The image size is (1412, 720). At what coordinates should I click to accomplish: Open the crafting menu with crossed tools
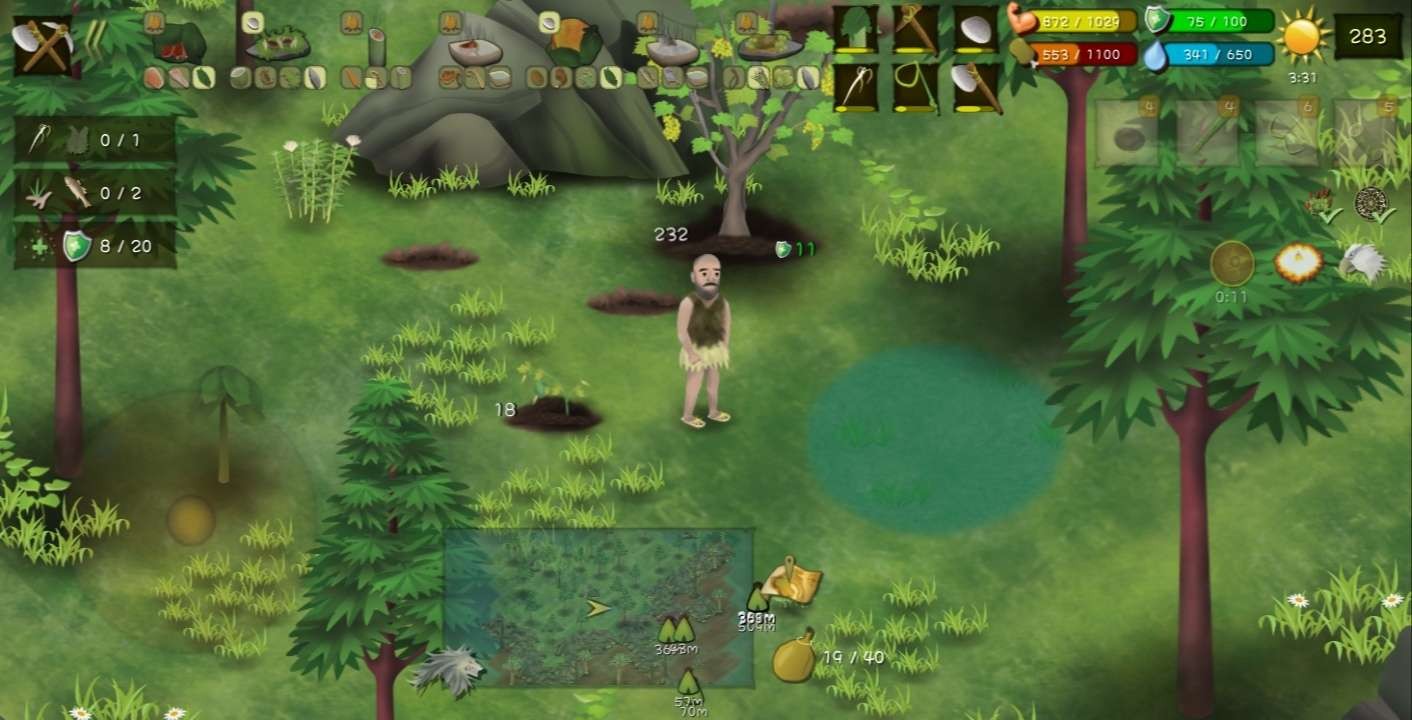[42, 45]
